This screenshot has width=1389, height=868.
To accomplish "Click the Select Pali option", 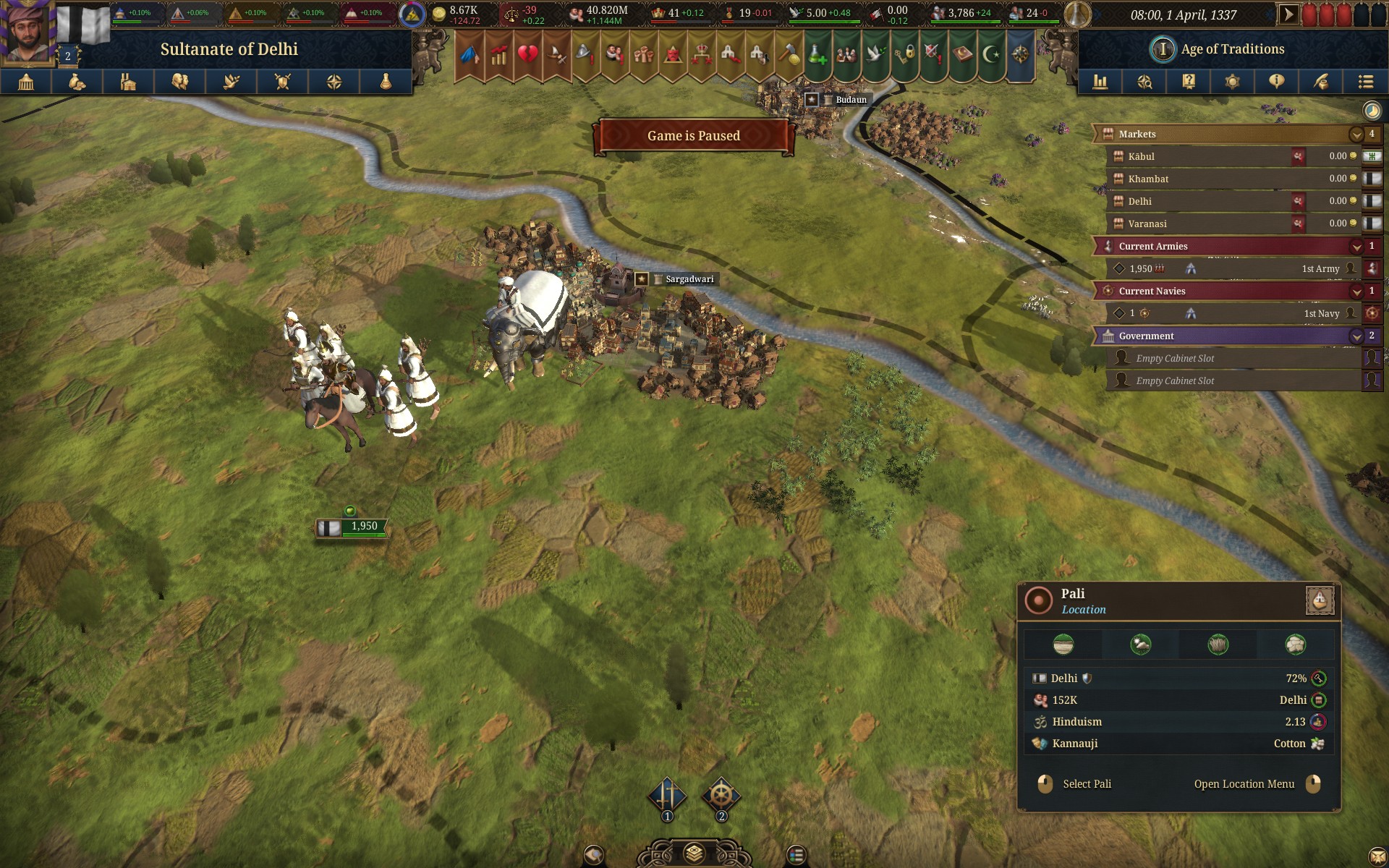I will pos(1086,784).
